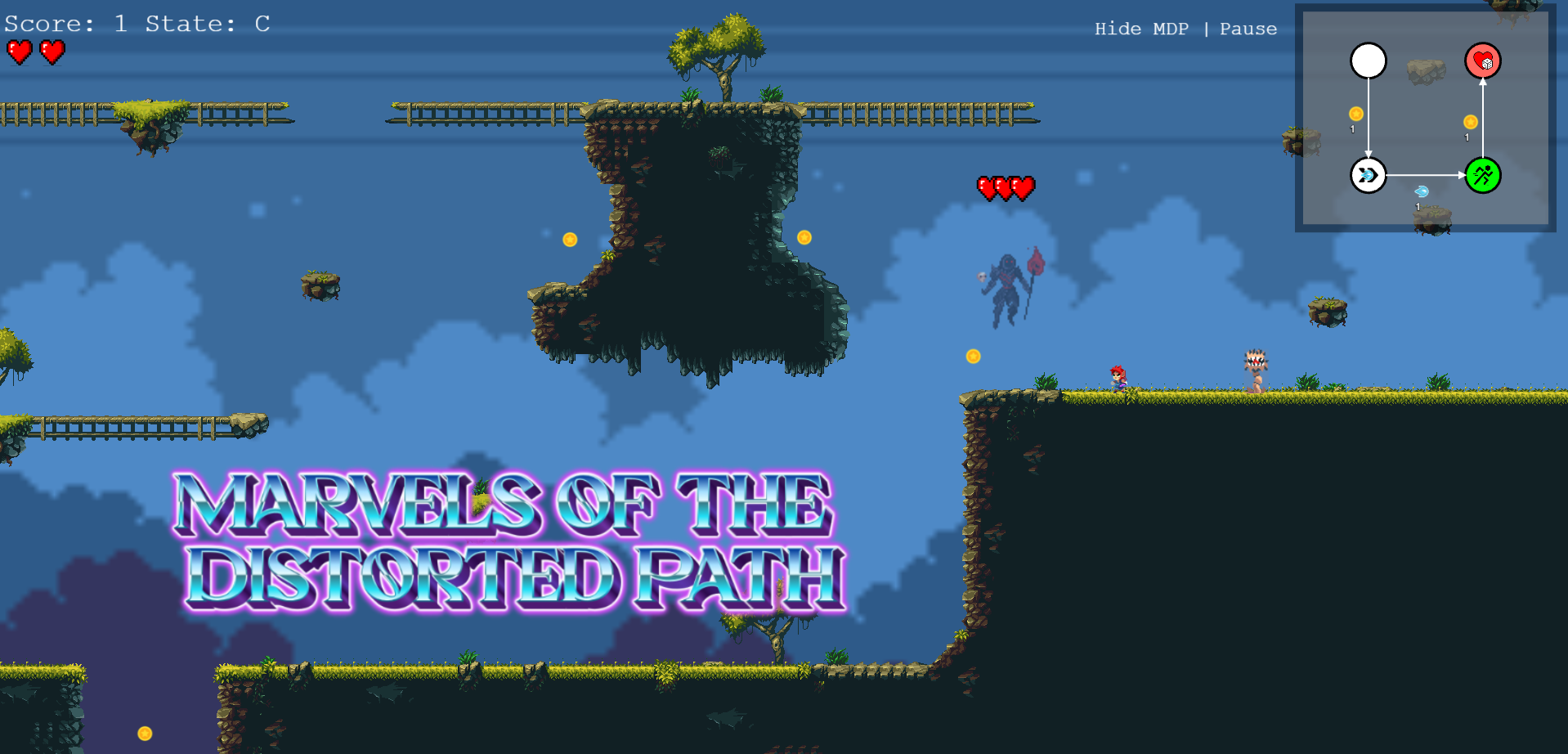Viewport: 1568px width, 754px height.
Task: Select the green running-man state node
Action: pos(1482,175)
